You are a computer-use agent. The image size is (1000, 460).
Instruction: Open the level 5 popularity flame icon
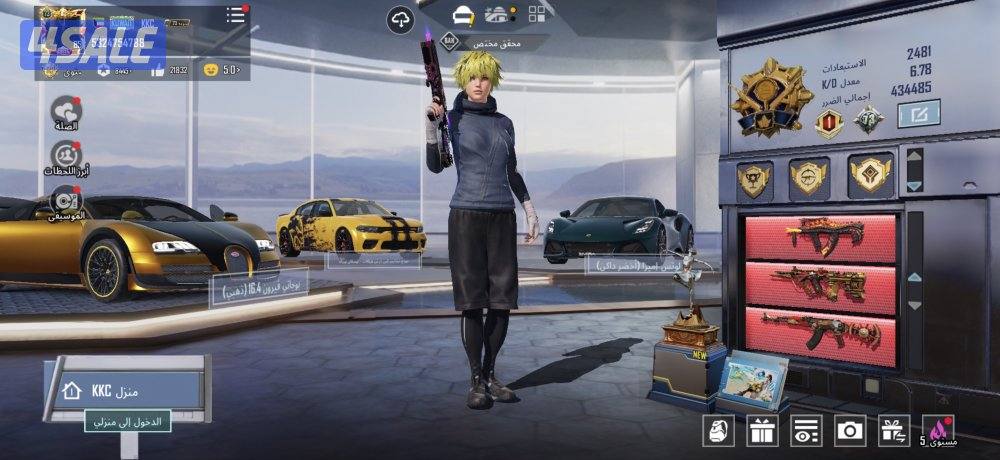(938, 431)
